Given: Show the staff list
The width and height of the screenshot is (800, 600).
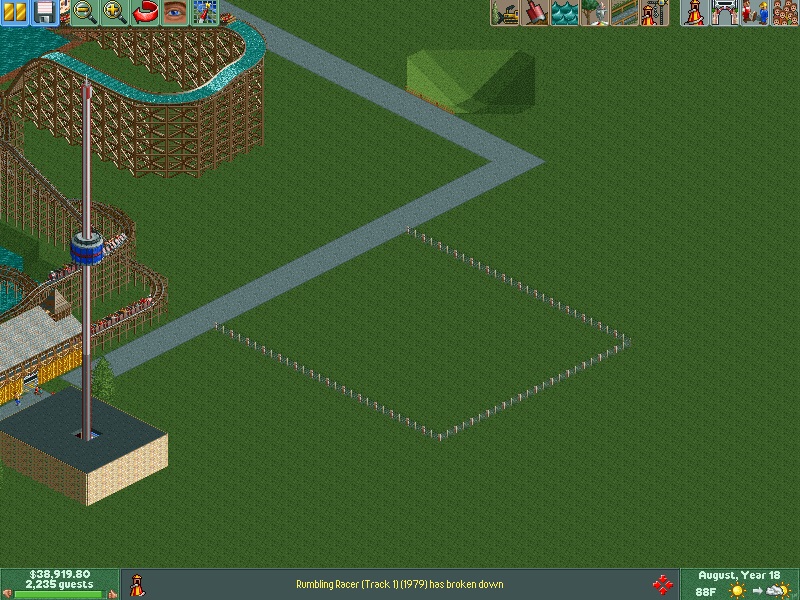Looking at the screenshot, I should coord(755,13).
